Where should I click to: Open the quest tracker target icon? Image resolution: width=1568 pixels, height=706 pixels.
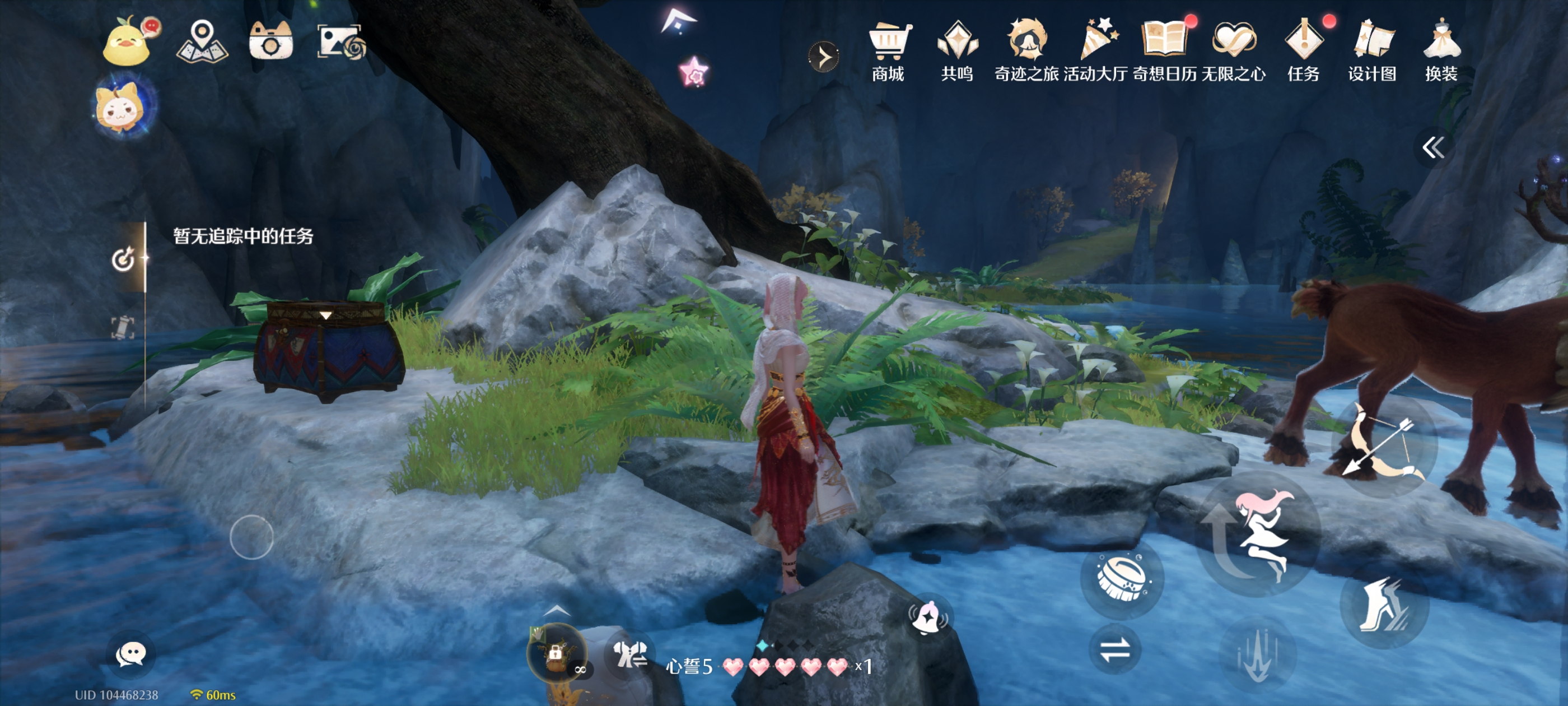coord(123,259)
